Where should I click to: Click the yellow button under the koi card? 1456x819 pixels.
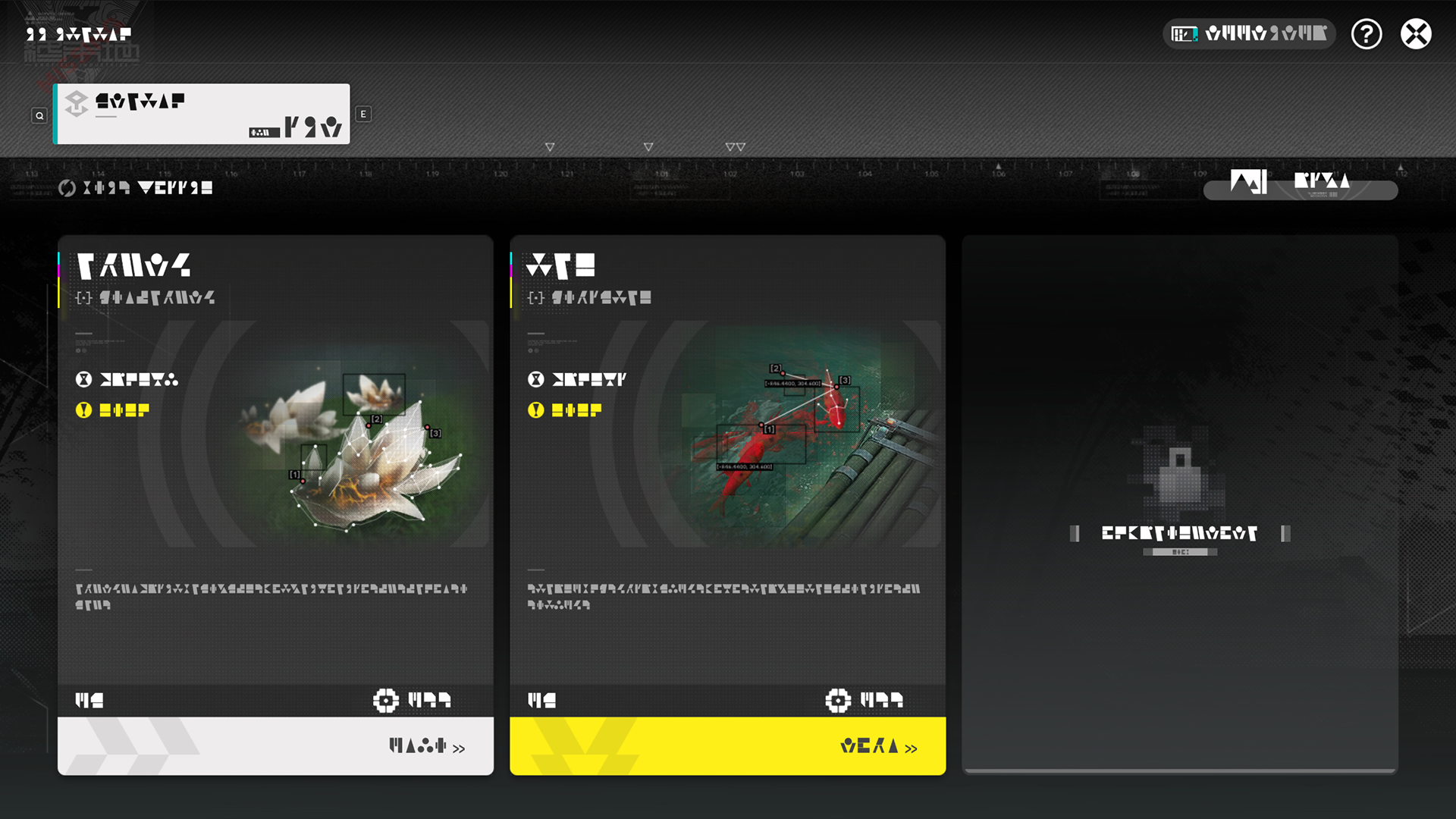(x=727, y=746)
